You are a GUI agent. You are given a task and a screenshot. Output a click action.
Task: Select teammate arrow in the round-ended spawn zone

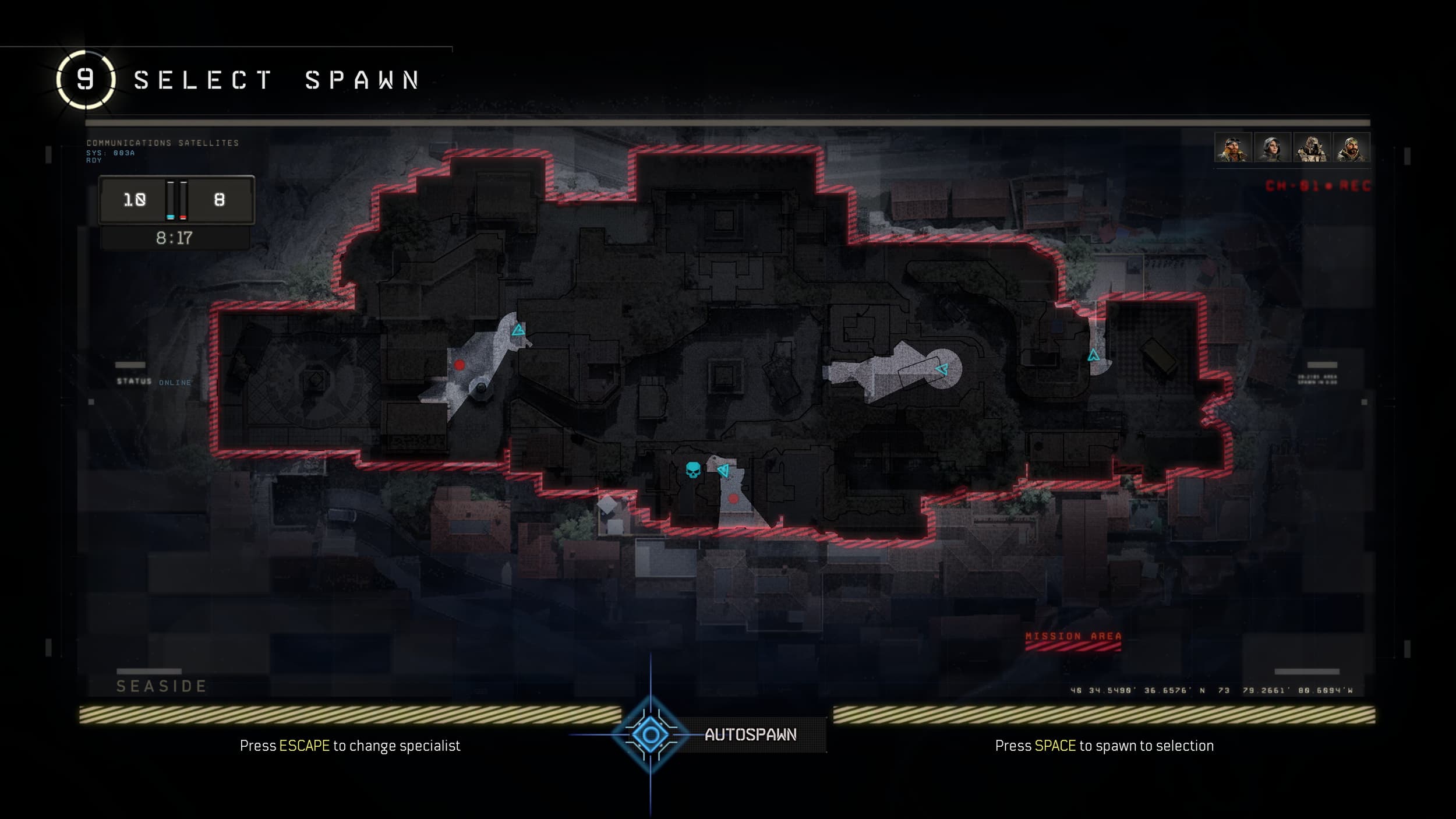pos(942,369)
